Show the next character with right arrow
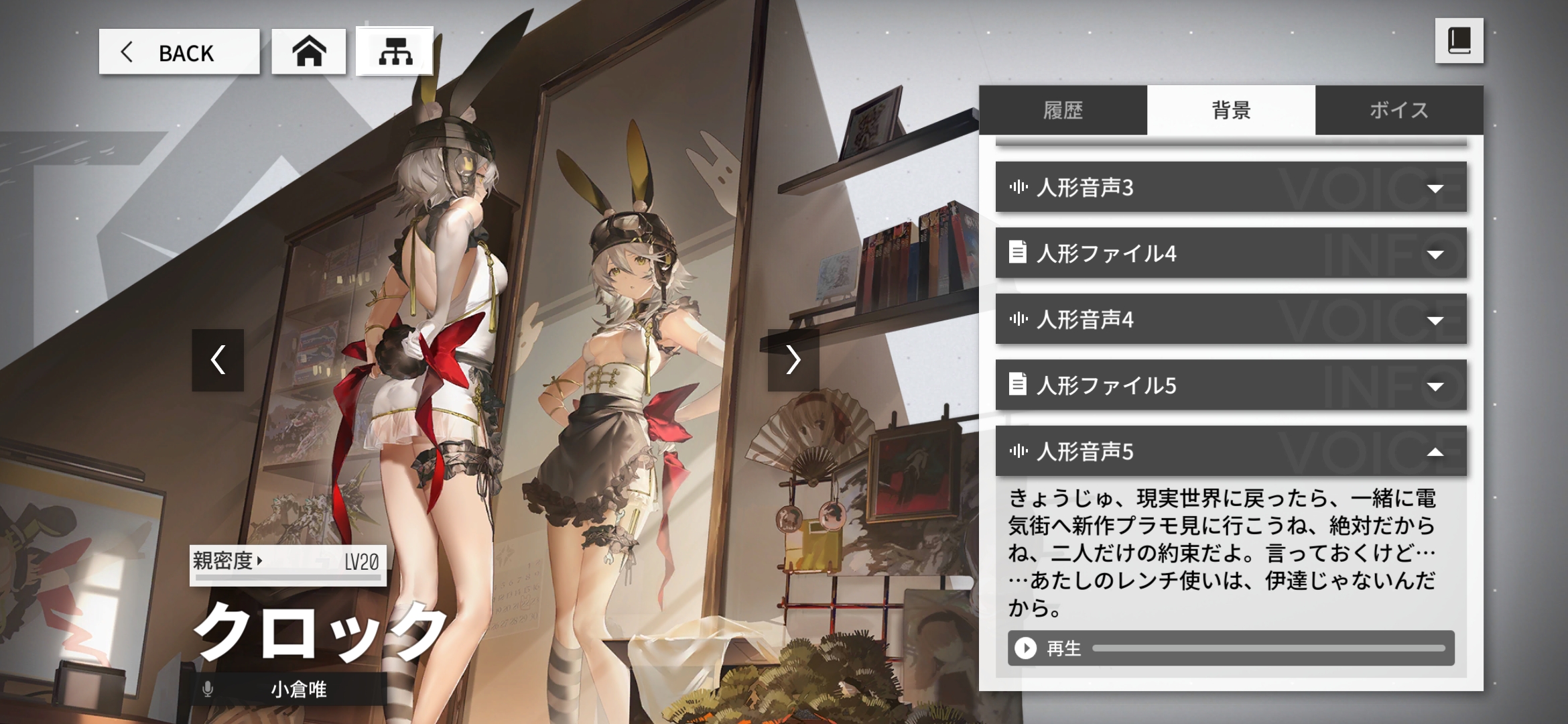 point(793,360)
